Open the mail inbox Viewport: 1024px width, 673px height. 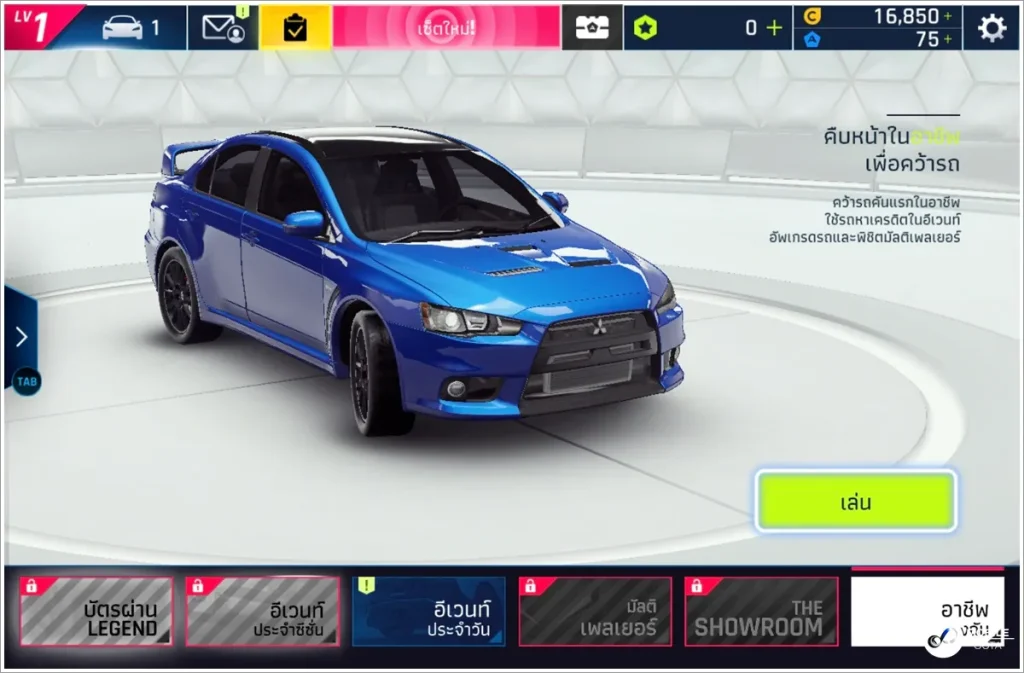point(223,28)
